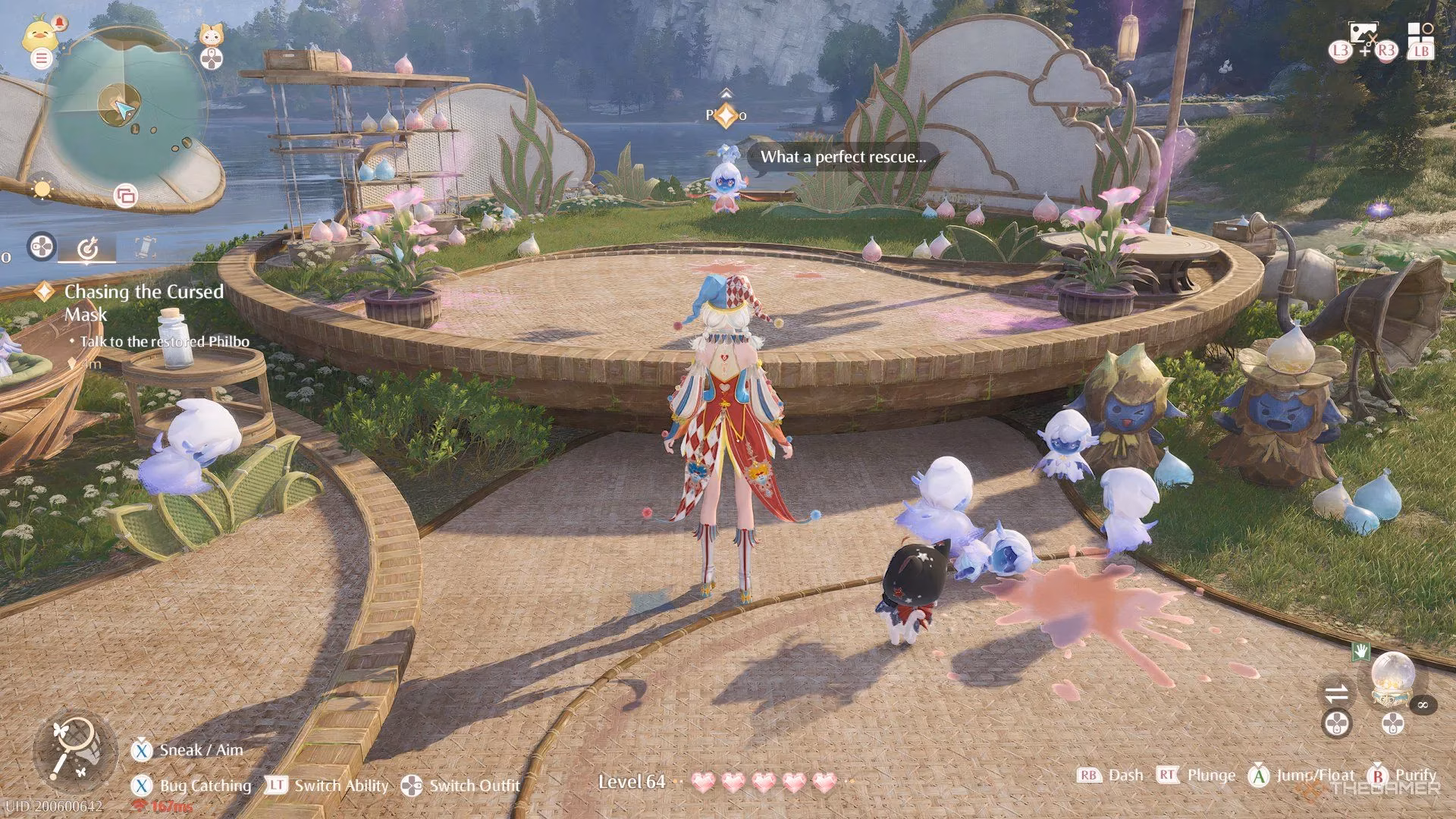This screenshot has height=819, width=1456.
Task: Select the target-and-arrow quest tracking tab
Action: (88, 247)
